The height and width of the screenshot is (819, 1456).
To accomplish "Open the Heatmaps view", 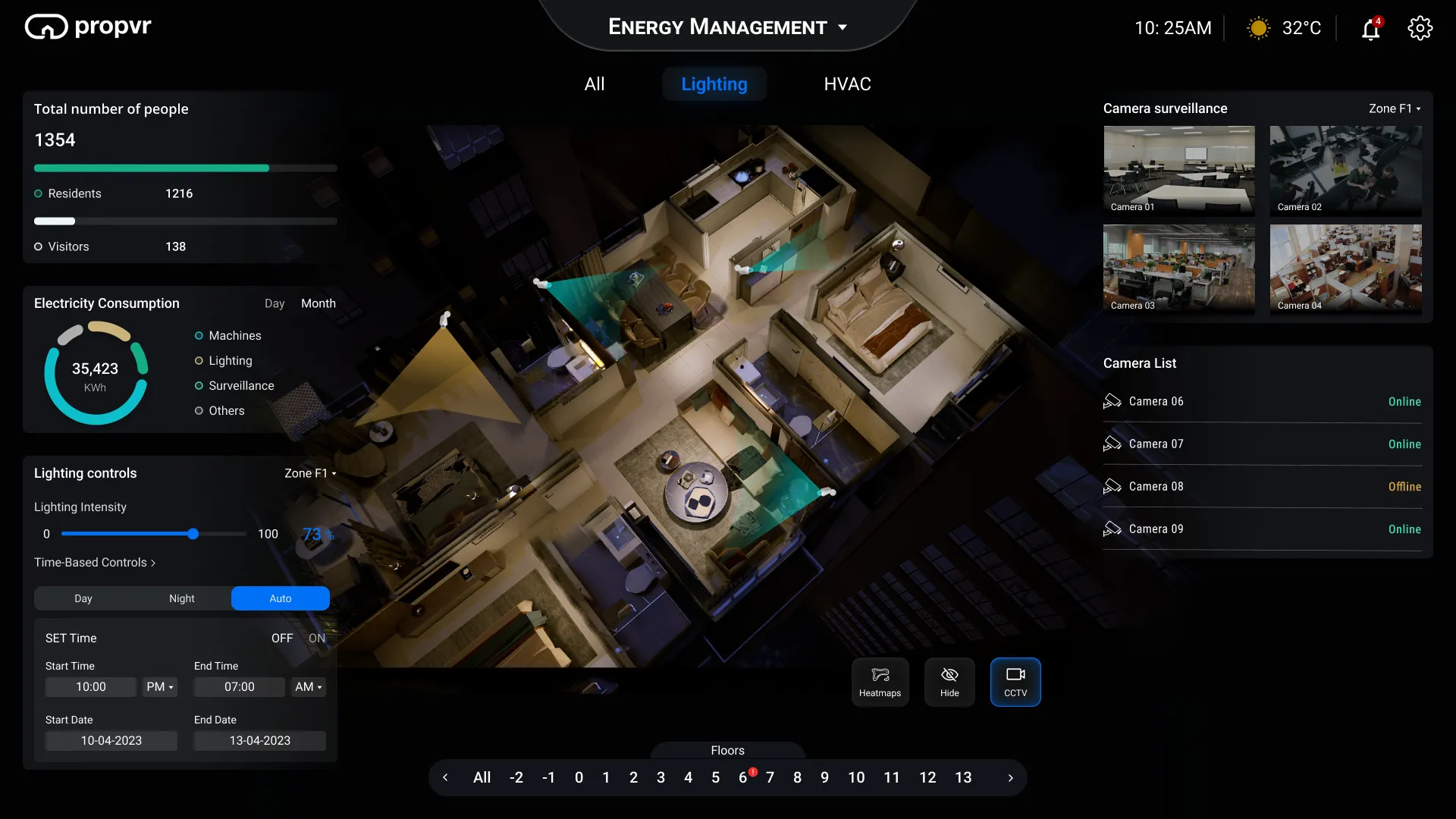I will tap(880, 682).
